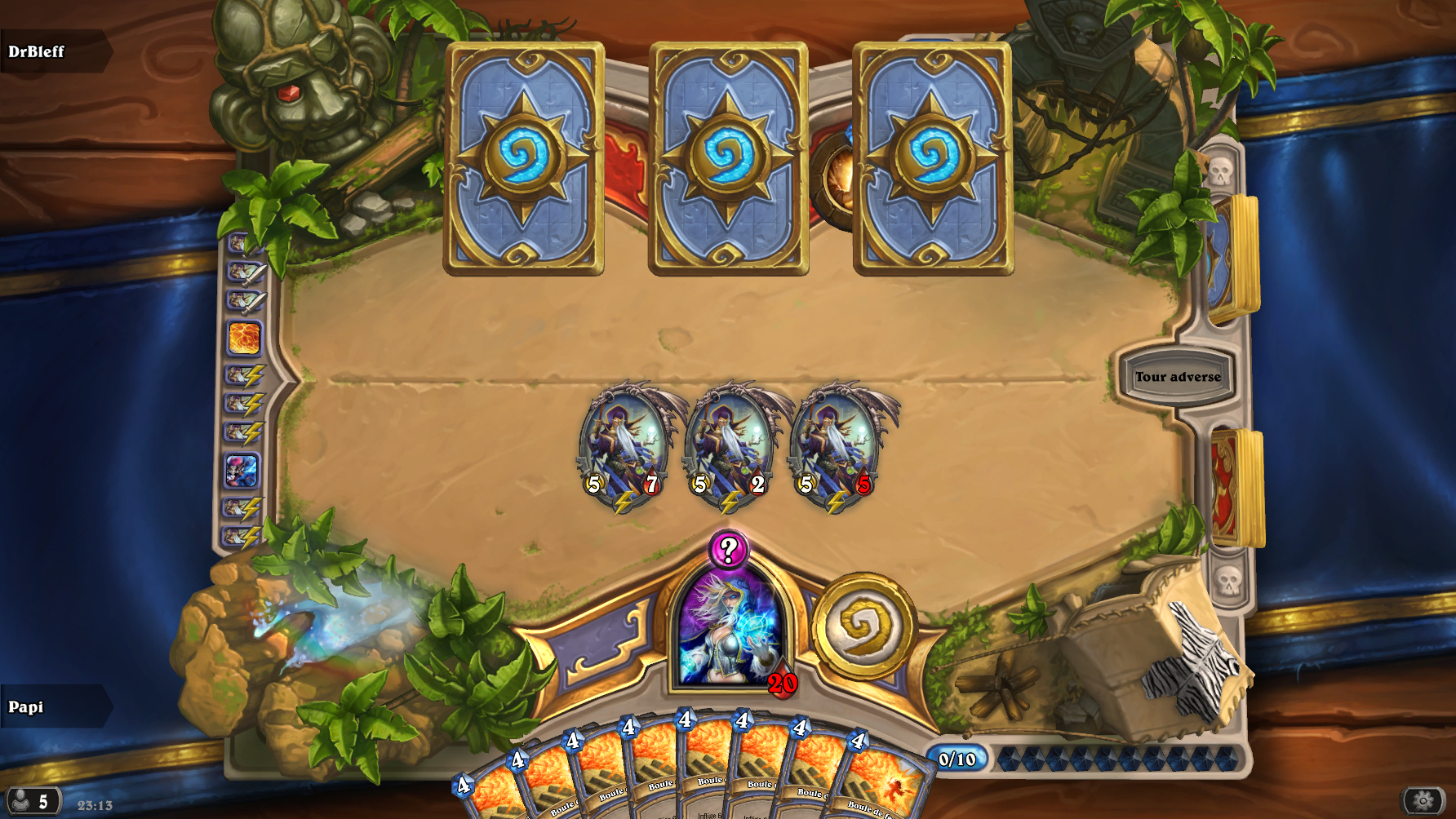
Task: Activate the hero power button beside Jaina
Action: pos(863,626)
